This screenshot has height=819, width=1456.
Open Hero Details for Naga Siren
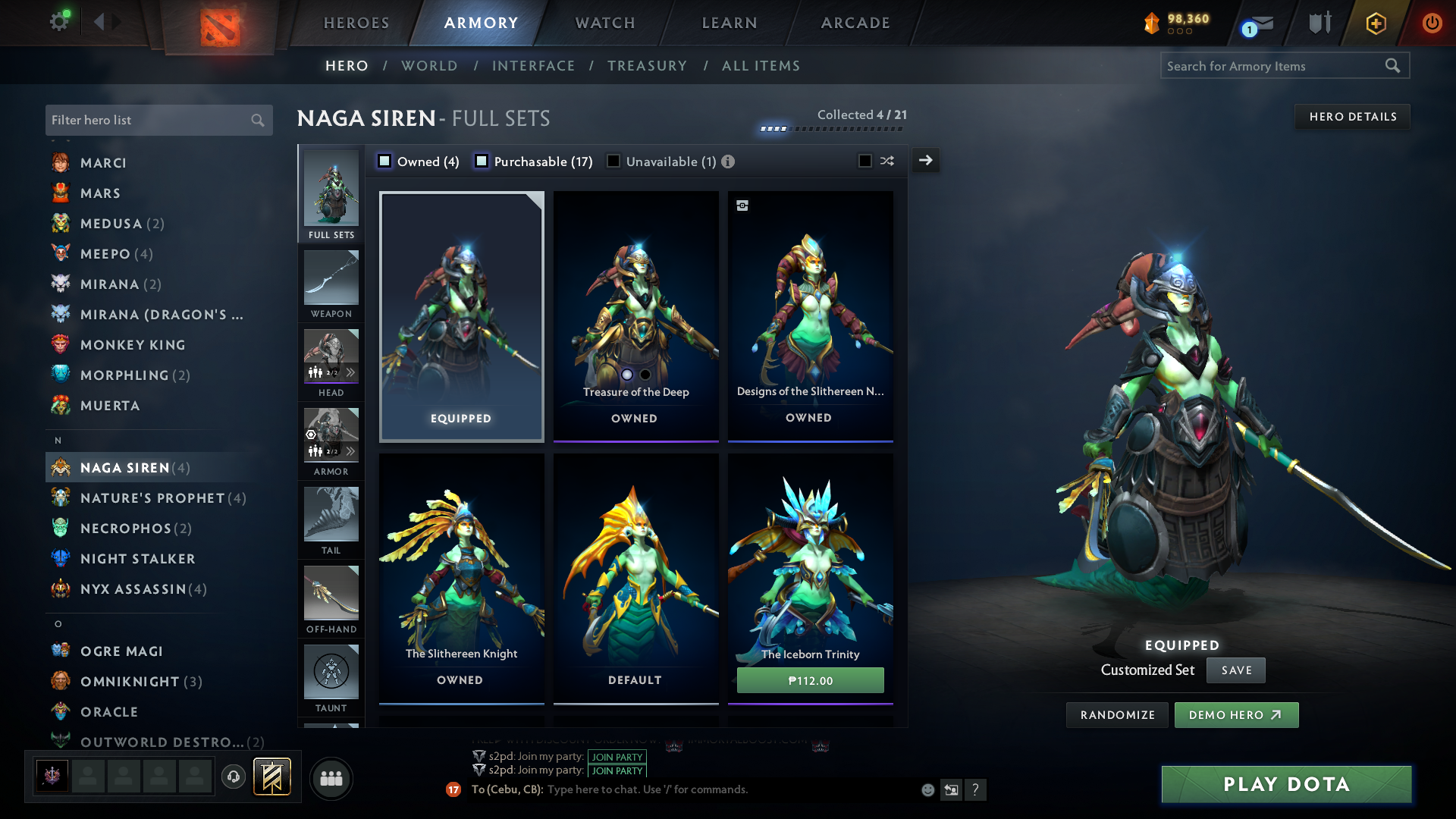coord(1352,117)
